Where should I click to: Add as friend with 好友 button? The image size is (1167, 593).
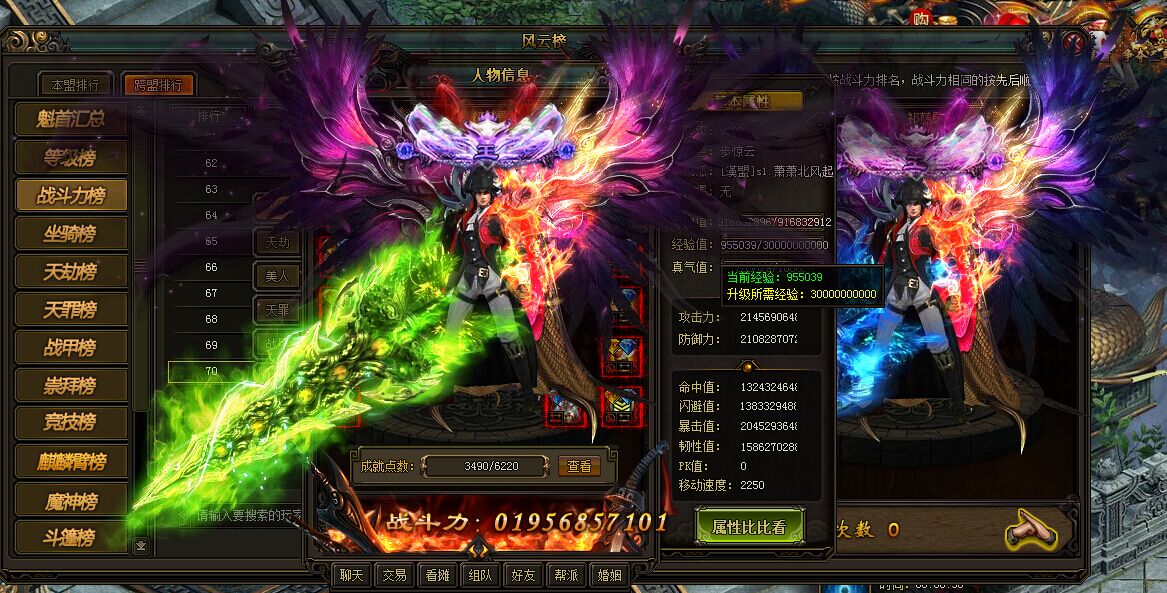pos(523,575)
